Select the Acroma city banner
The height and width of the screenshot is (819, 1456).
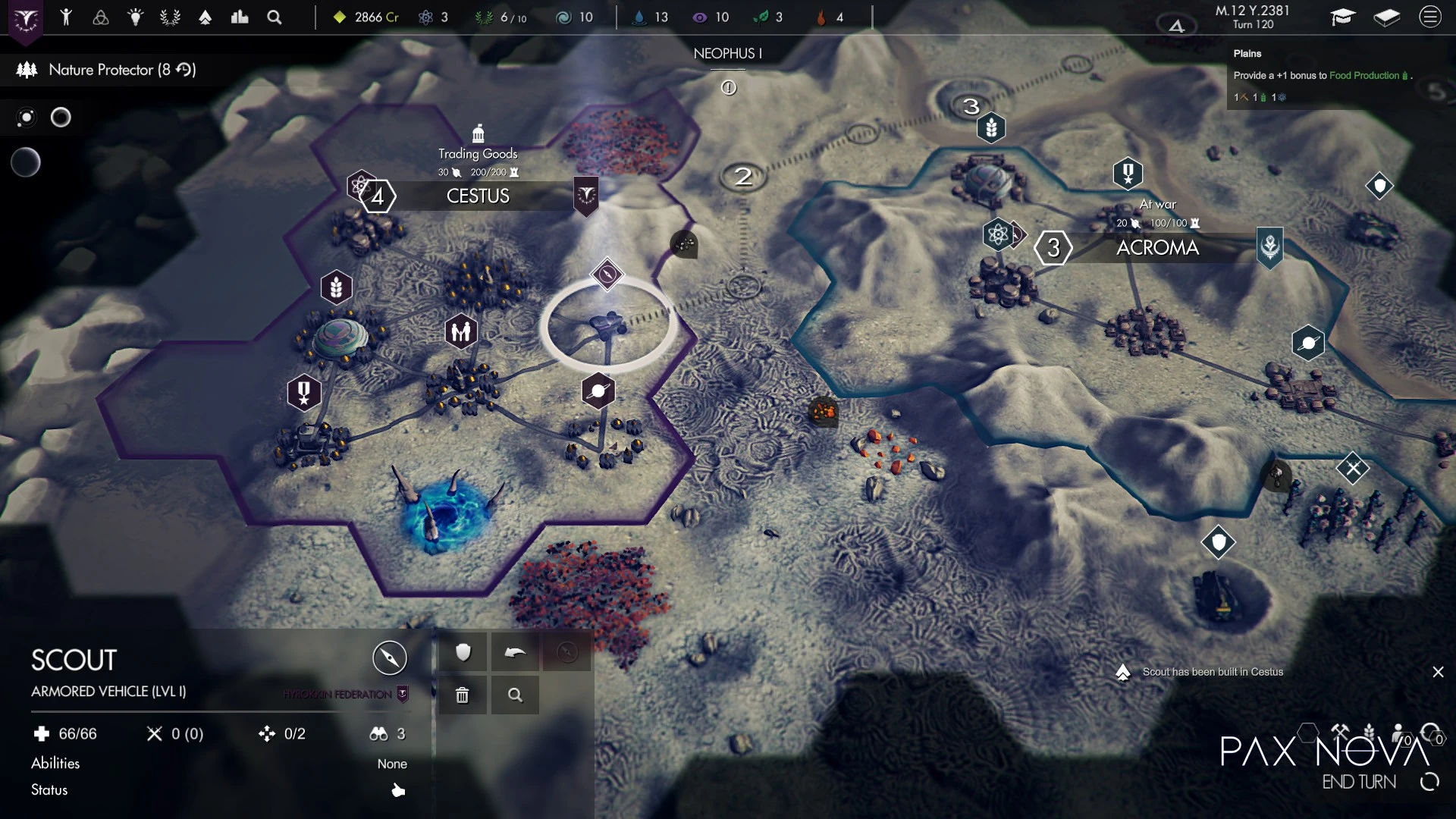point(1157,248)
